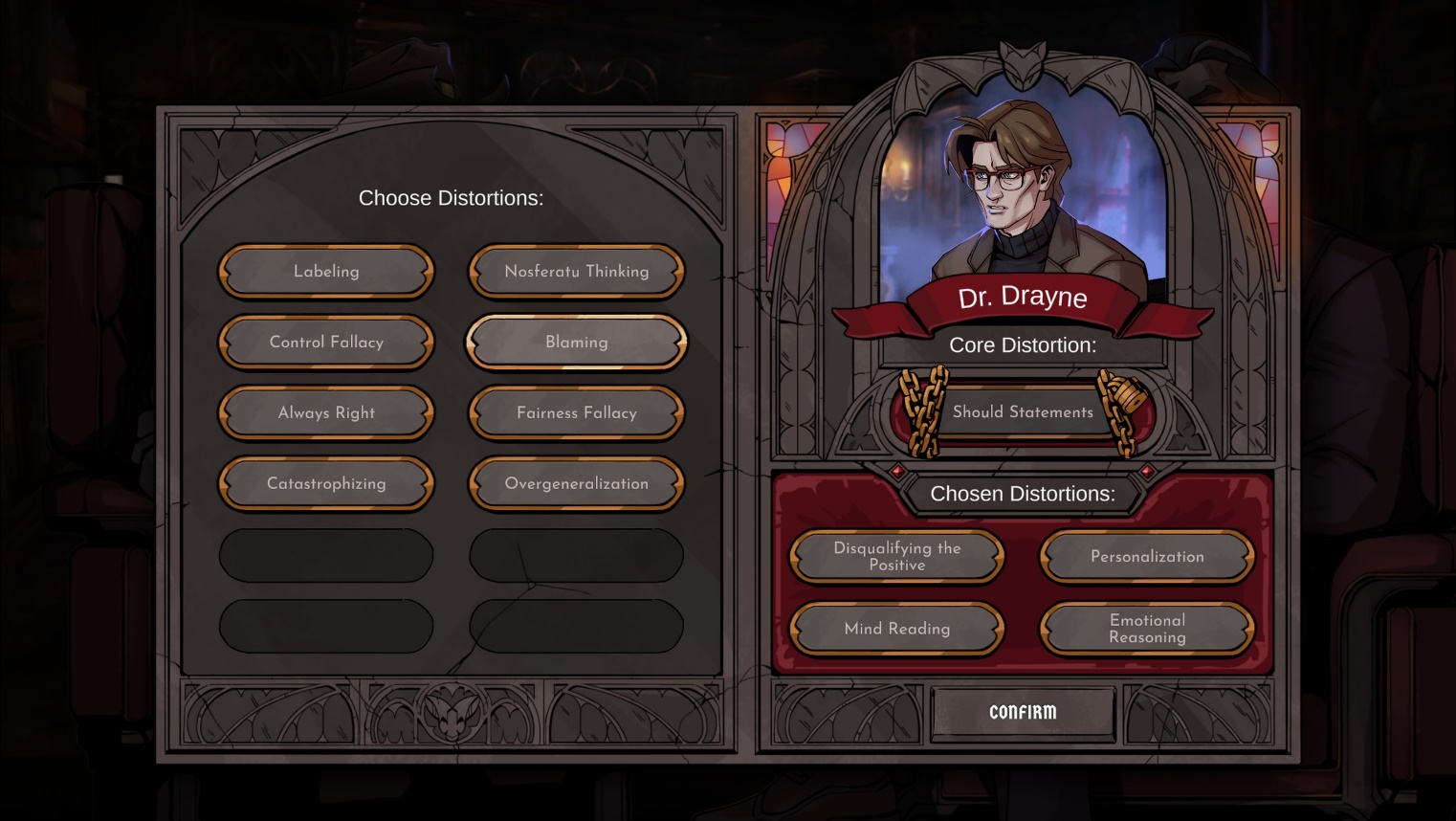Deselect the chosen Emotional Reasoning distortion
1456x821 pixels.
coord(1147,629)
